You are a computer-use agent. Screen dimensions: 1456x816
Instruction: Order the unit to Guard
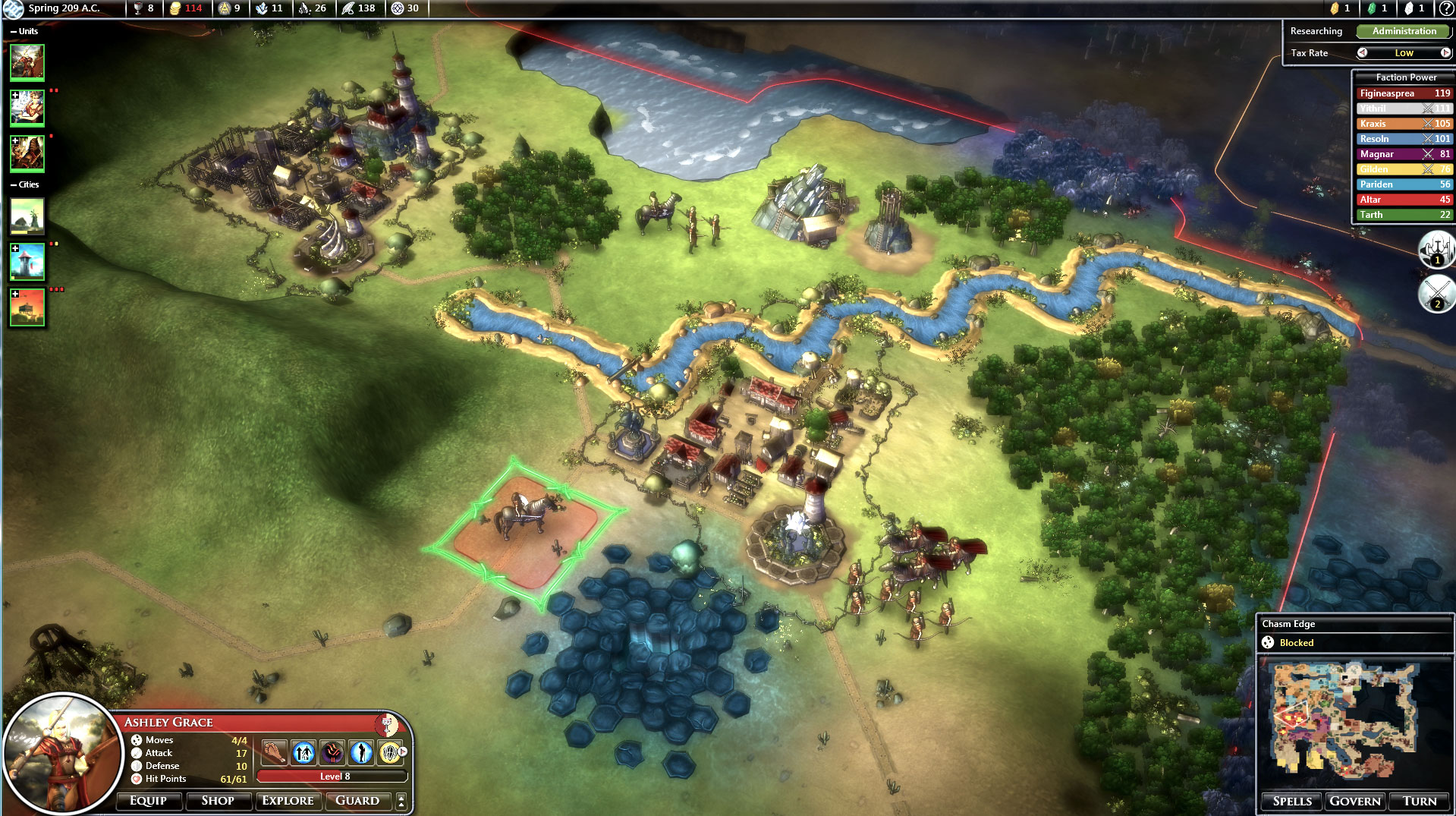tap(357, 801)
